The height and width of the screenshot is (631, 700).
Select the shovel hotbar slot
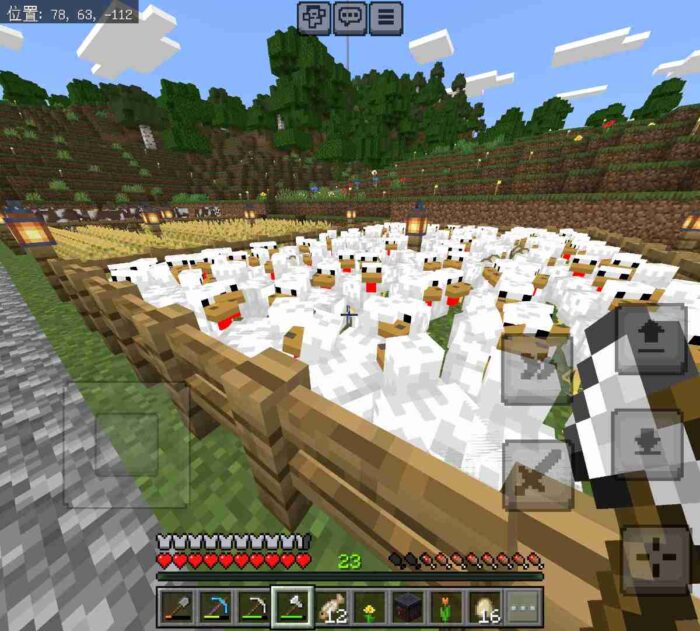(177, 607)
